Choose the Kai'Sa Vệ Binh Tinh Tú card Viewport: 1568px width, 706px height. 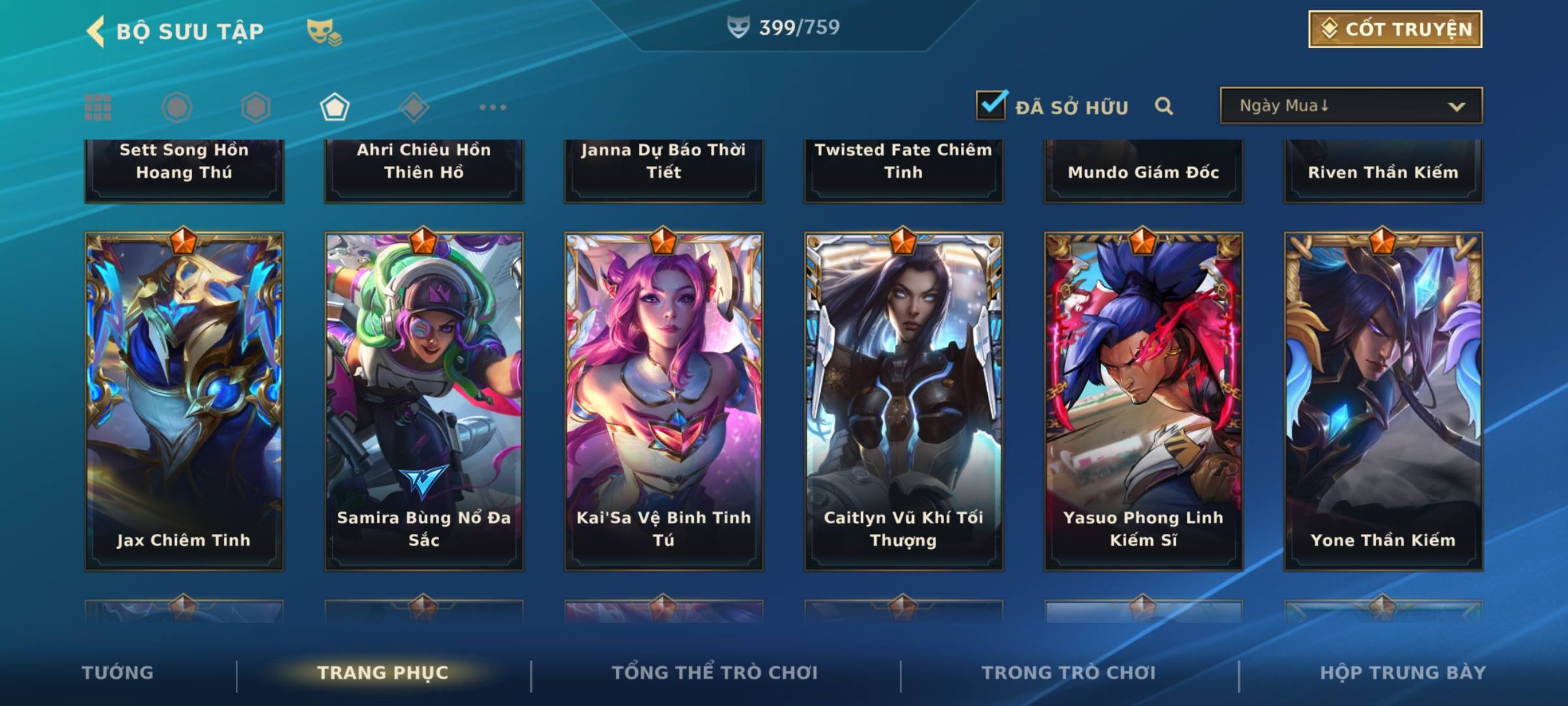(664, 401)
